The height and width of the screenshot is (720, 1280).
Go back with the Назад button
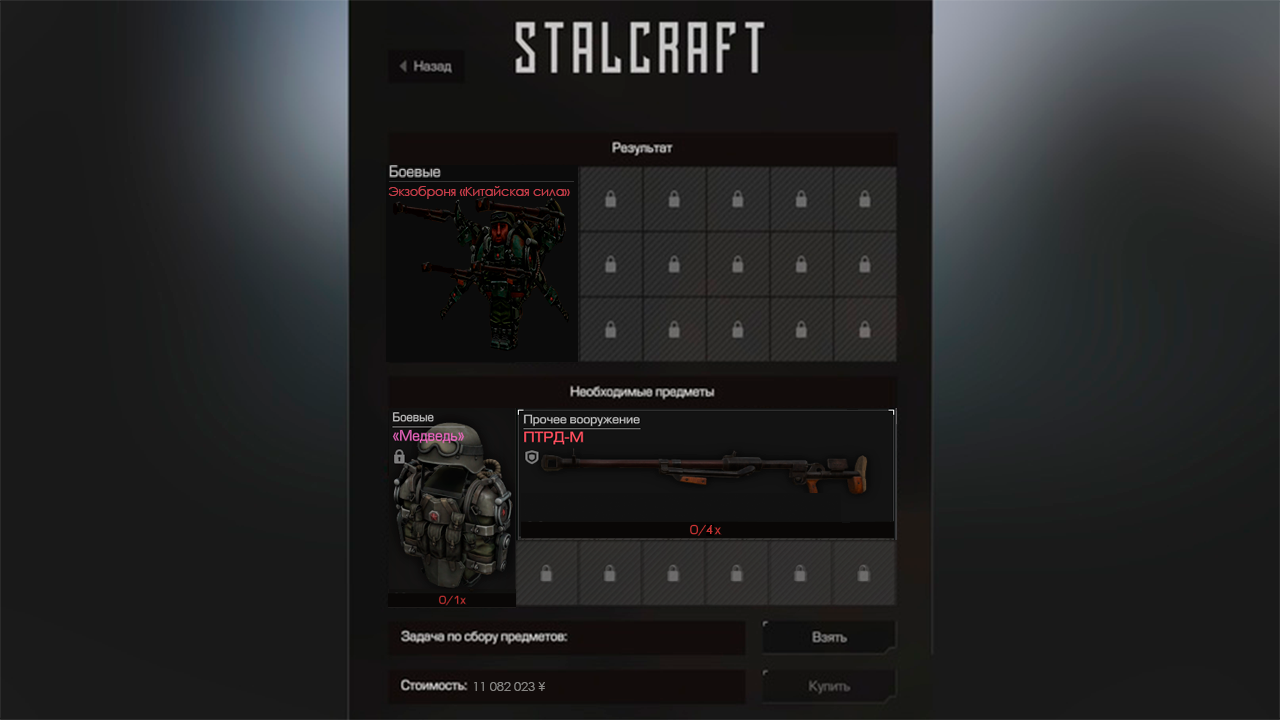pos(426,66)
